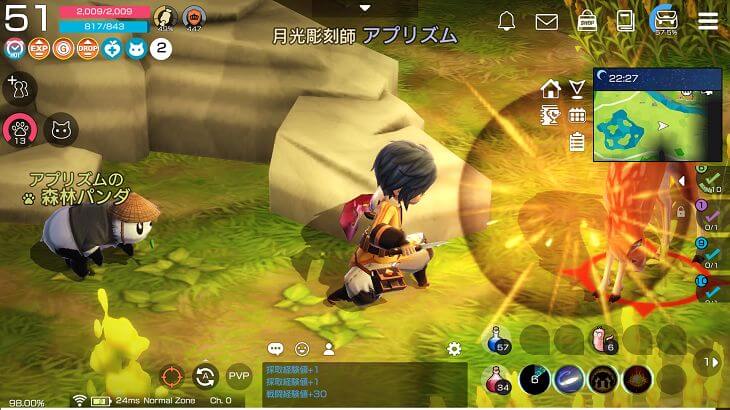
Task: Select the pet paw icon labeled 13
Action: coord(19,129)
